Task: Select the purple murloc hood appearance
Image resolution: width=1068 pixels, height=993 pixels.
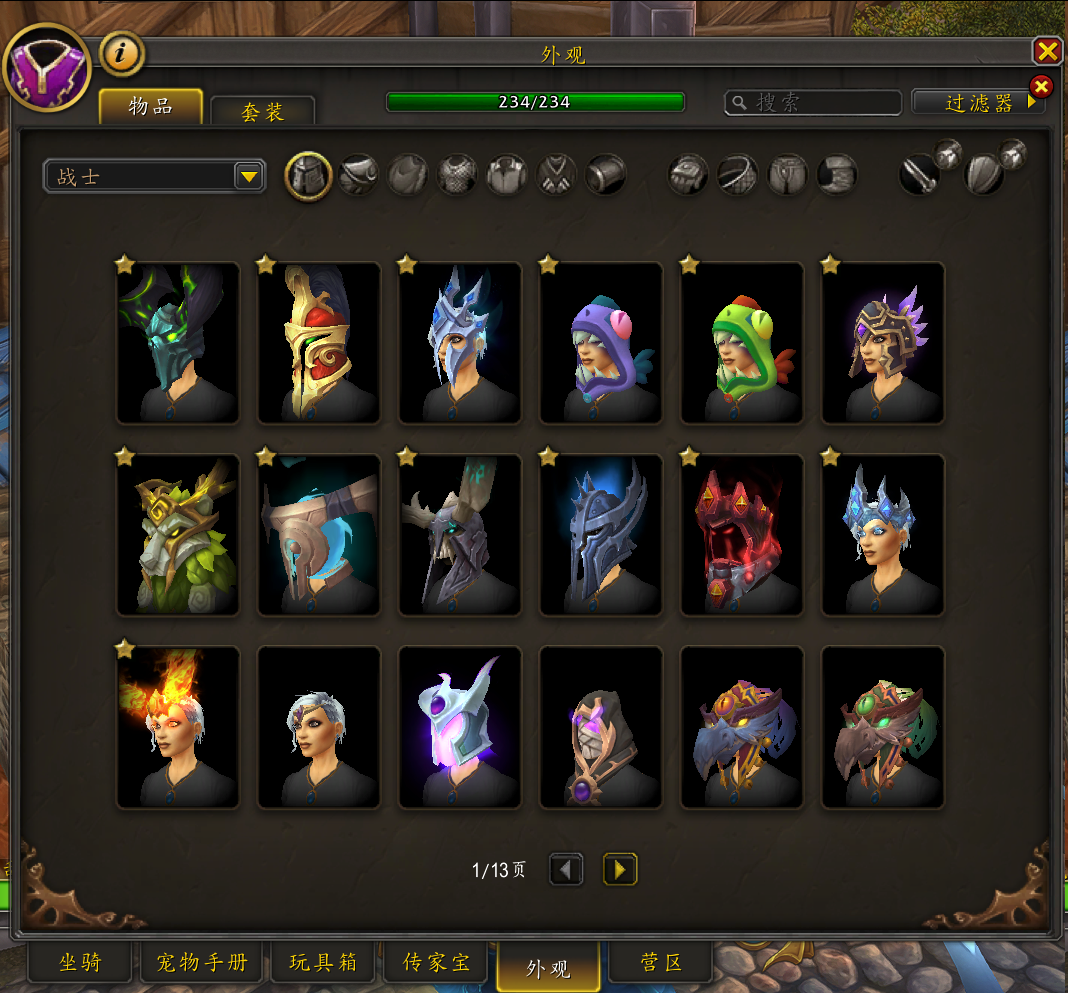Action: [601, 343]
